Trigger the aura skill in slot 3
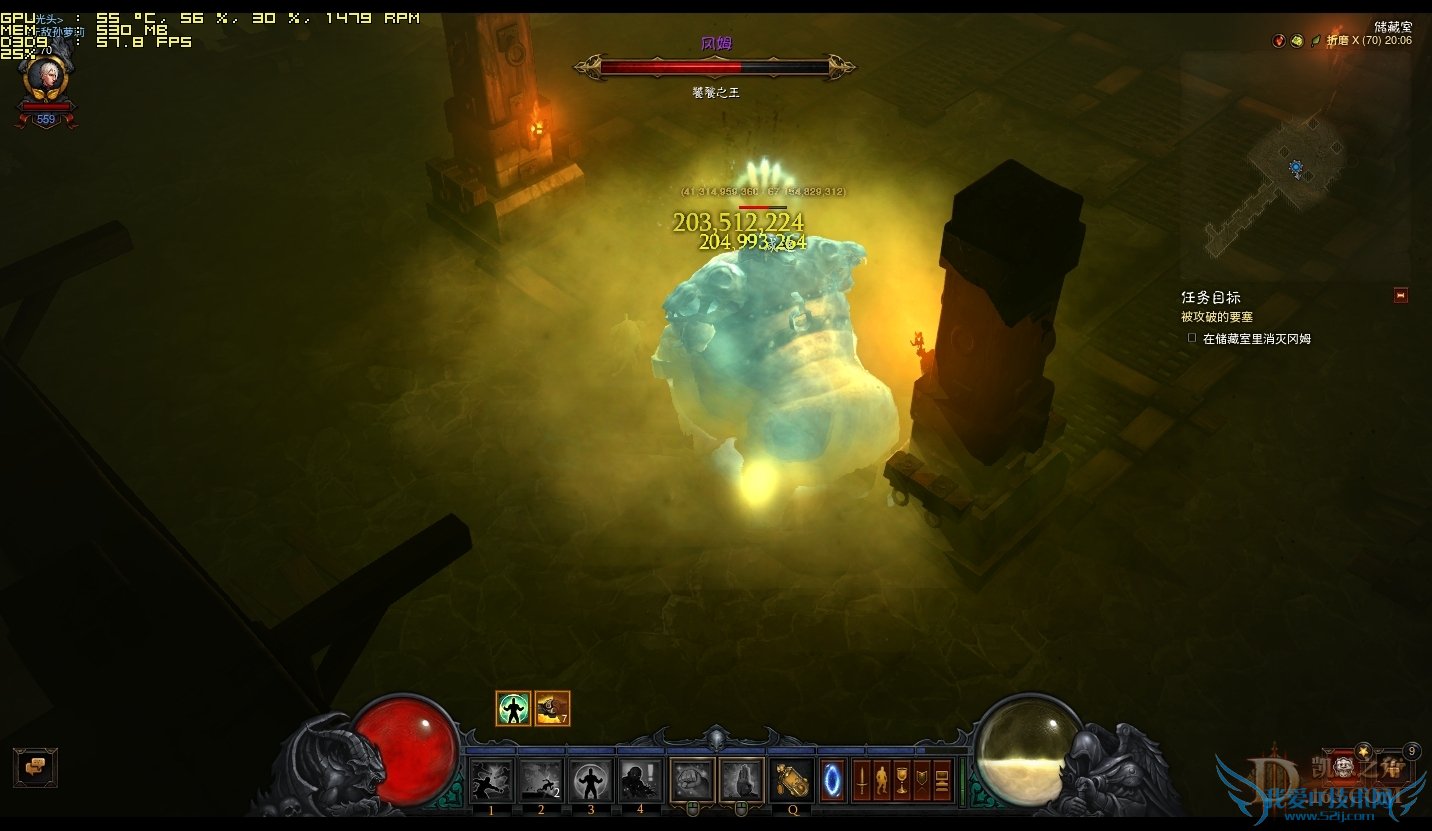1432x831 pixels. 591,780
